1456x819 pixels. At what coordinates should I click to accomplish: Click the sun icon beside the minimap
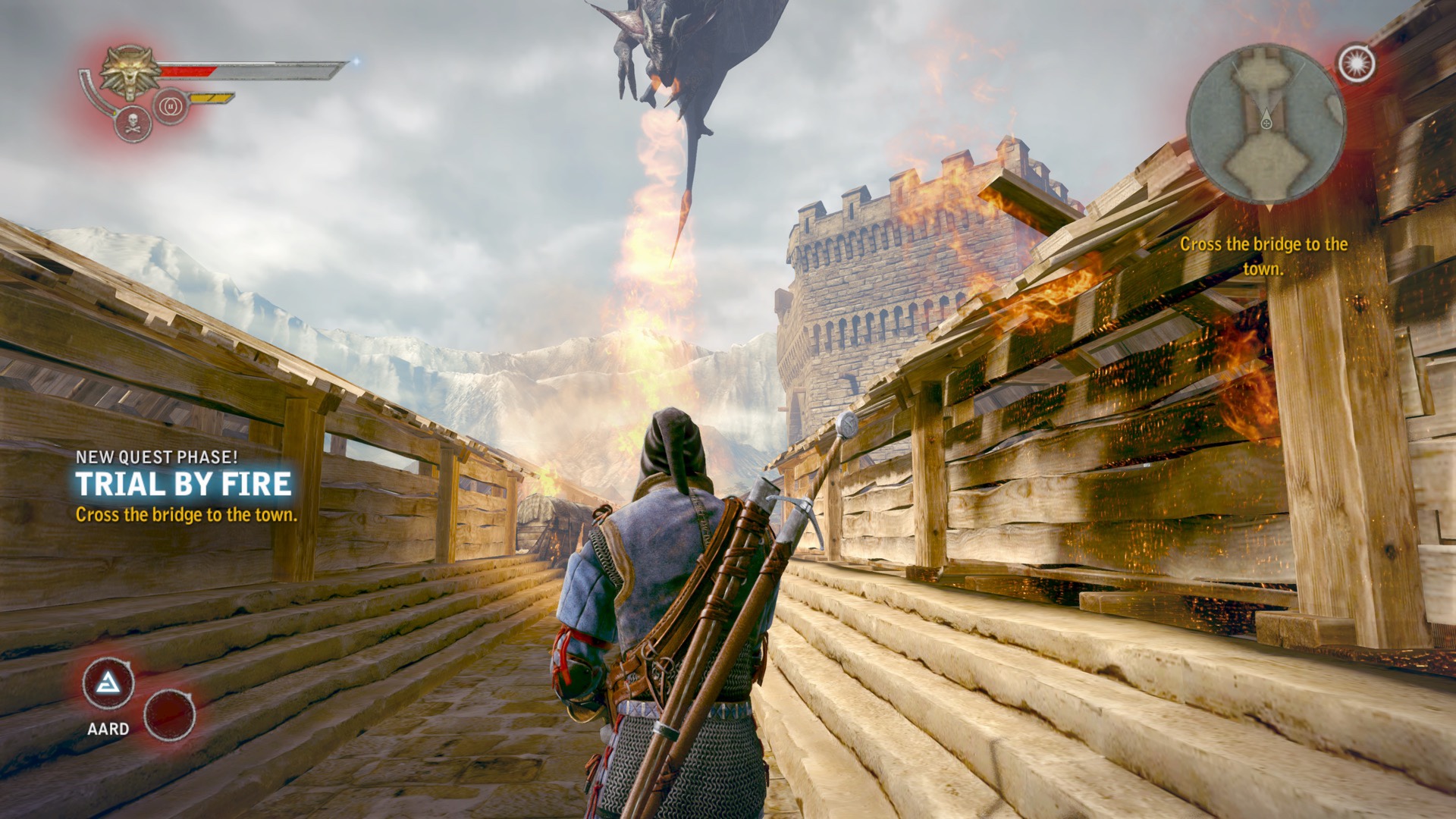tap(1357, 64)
